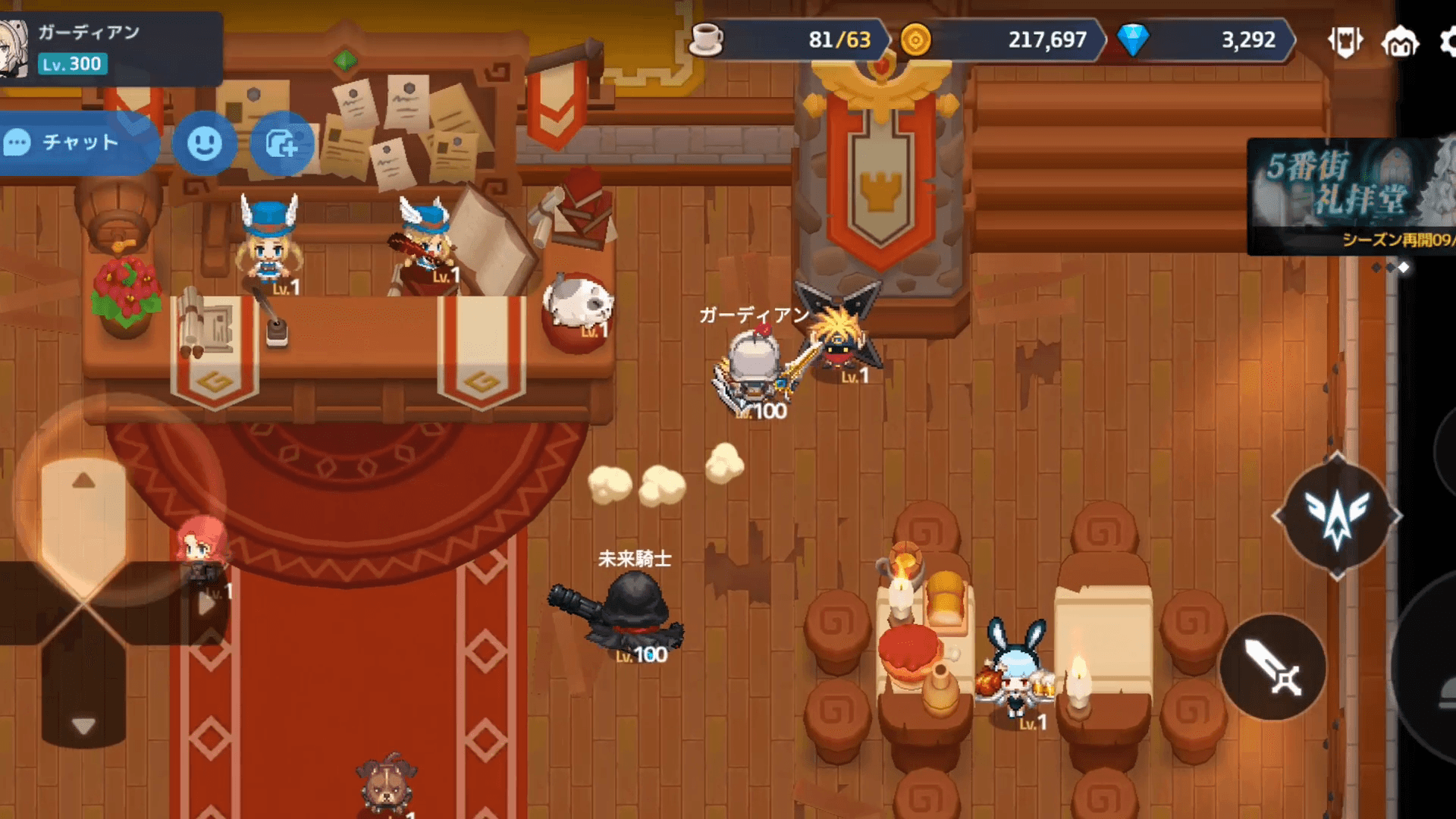Image resolution: width=1456 pixels, height=819 pixels.
Task: Open the blue gem shop counter
Action: point(1206,39)
